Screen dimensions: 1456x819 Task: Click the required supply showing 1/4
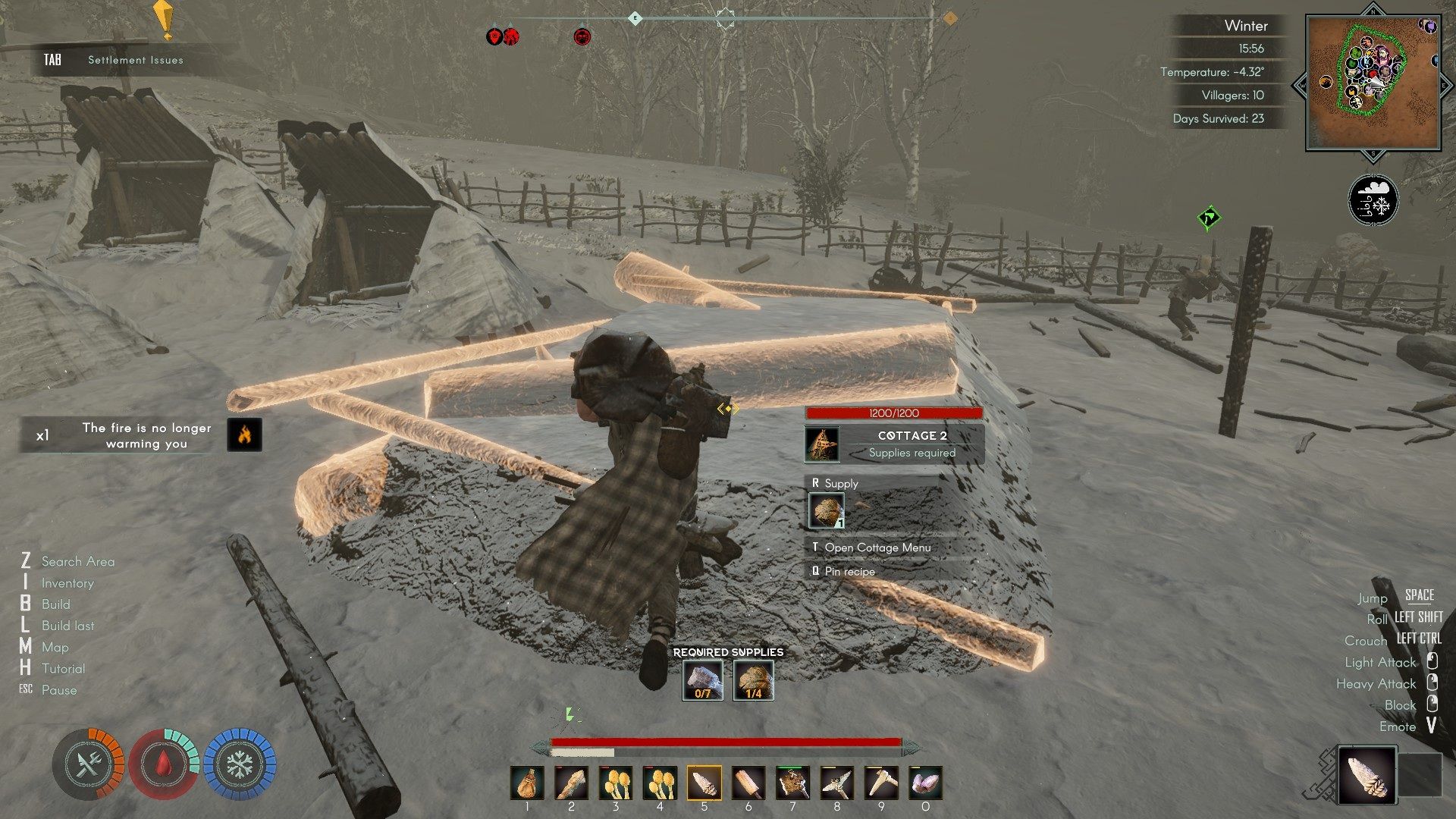tap(753, 680)
